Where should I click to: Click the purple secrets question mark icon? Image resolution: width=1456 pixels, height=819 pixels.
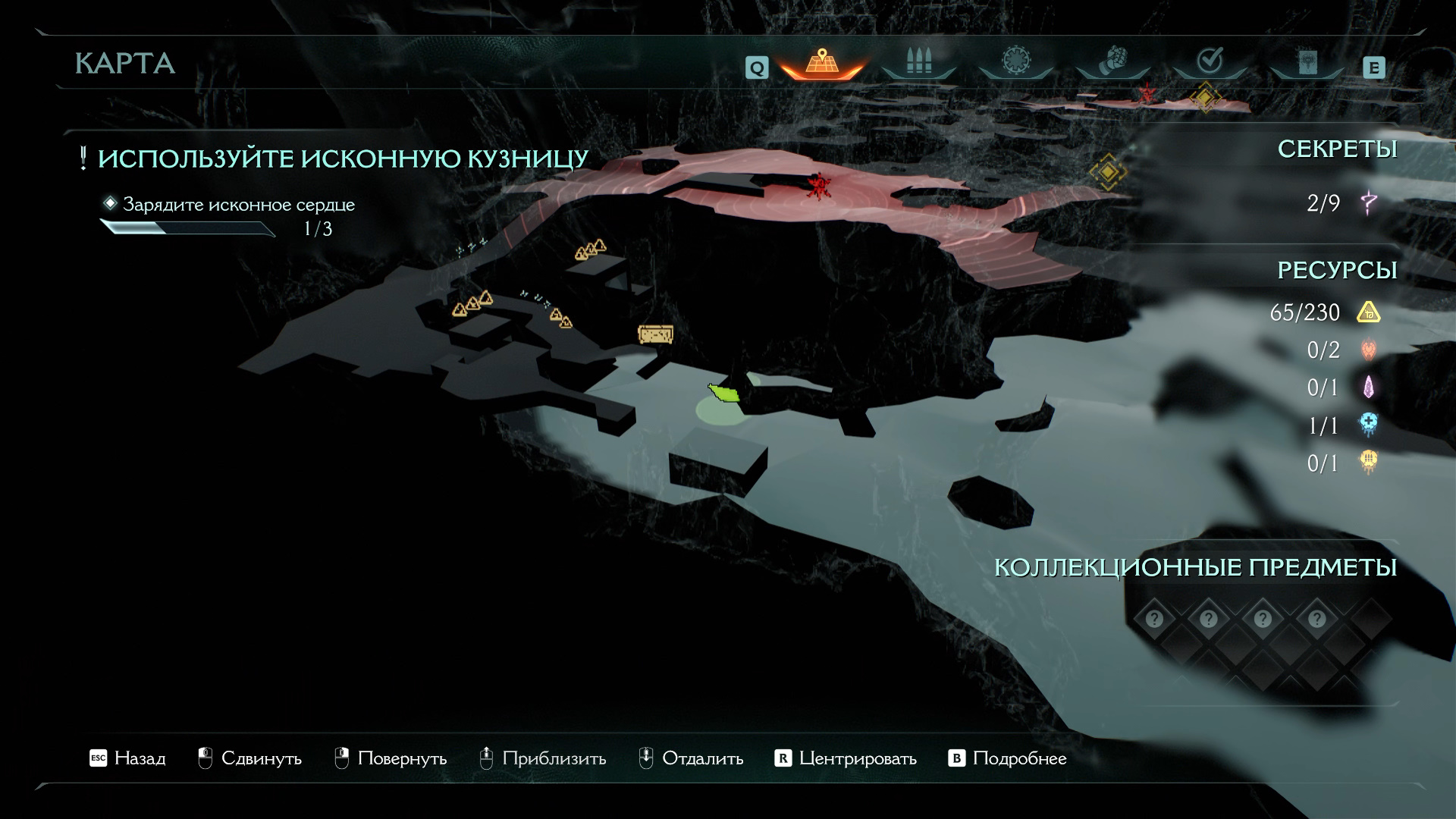(1369, 202)
